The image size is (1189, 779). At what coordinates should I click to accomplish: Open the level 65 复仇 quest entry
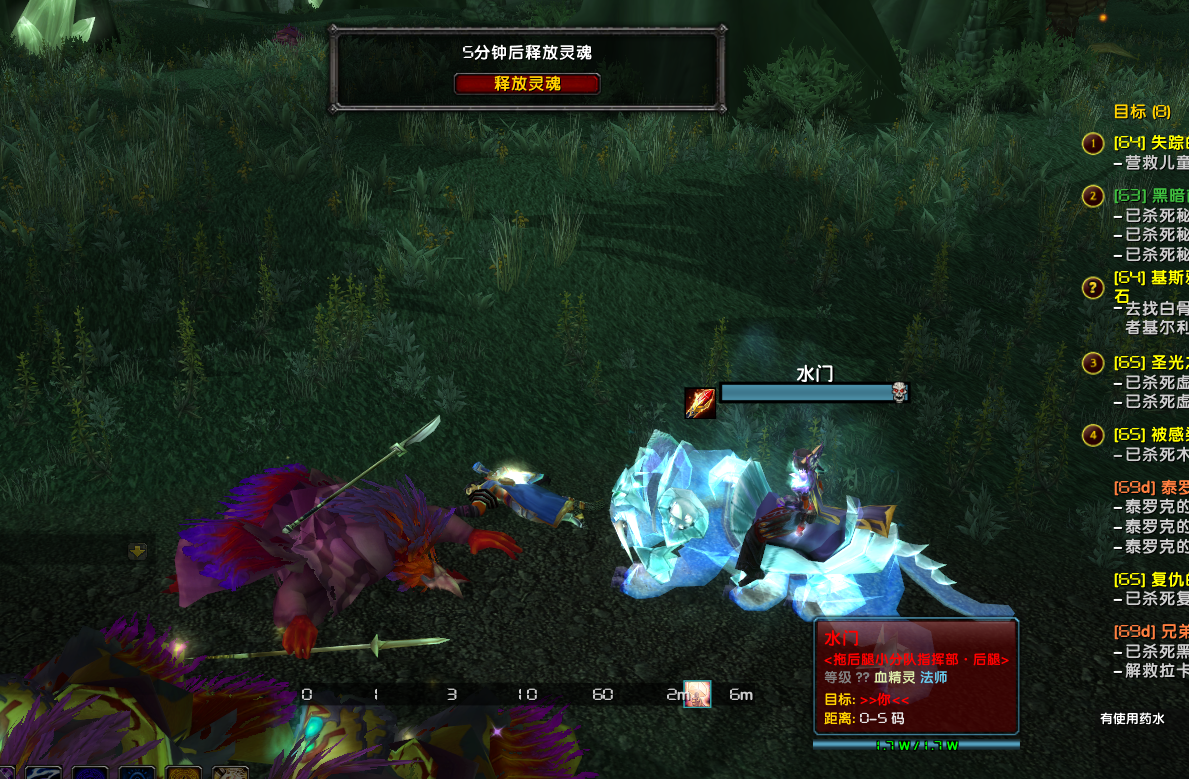[x=1152, y=579]
